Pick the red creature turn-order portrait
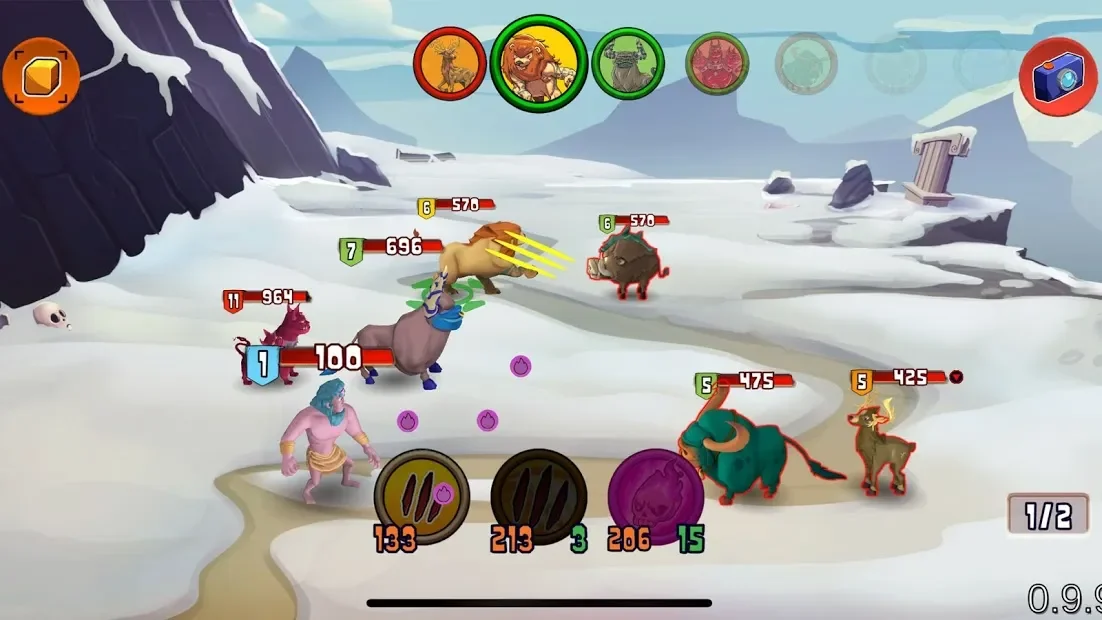The height and width of the screenshot is (620, 1102). 717,64
